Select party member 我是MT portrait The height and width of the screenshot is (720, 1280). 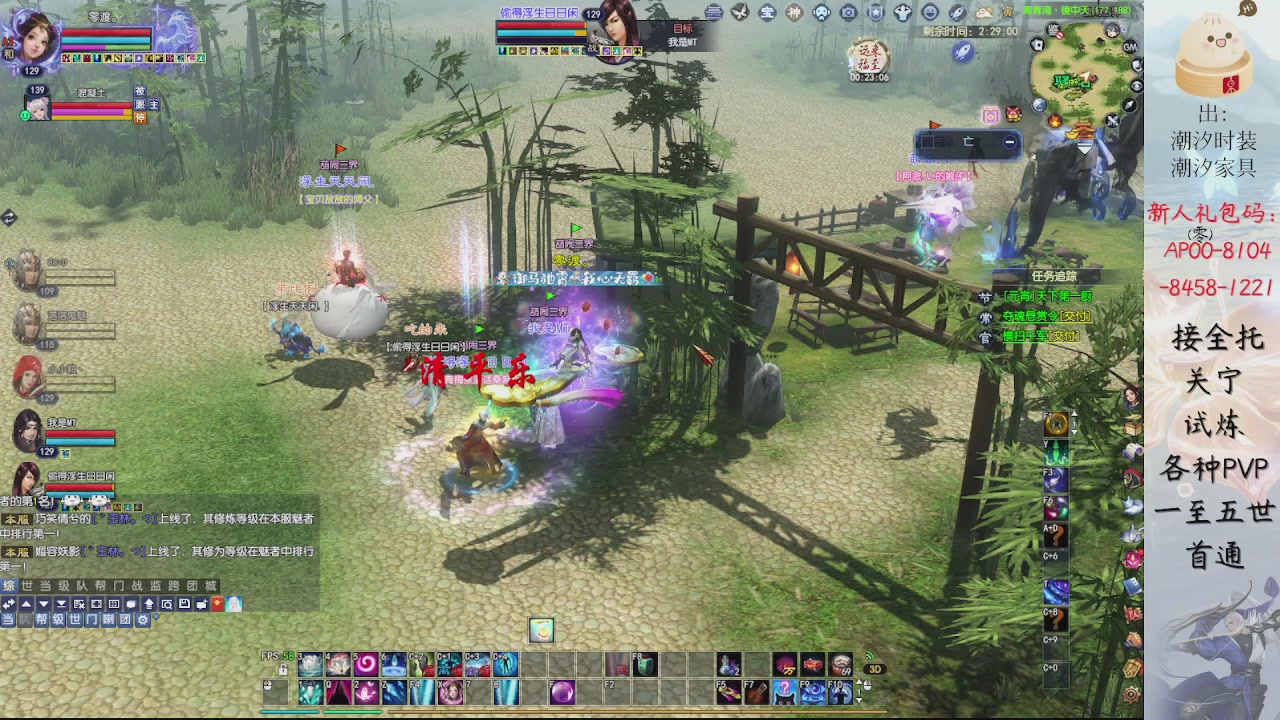pos(28,430)
